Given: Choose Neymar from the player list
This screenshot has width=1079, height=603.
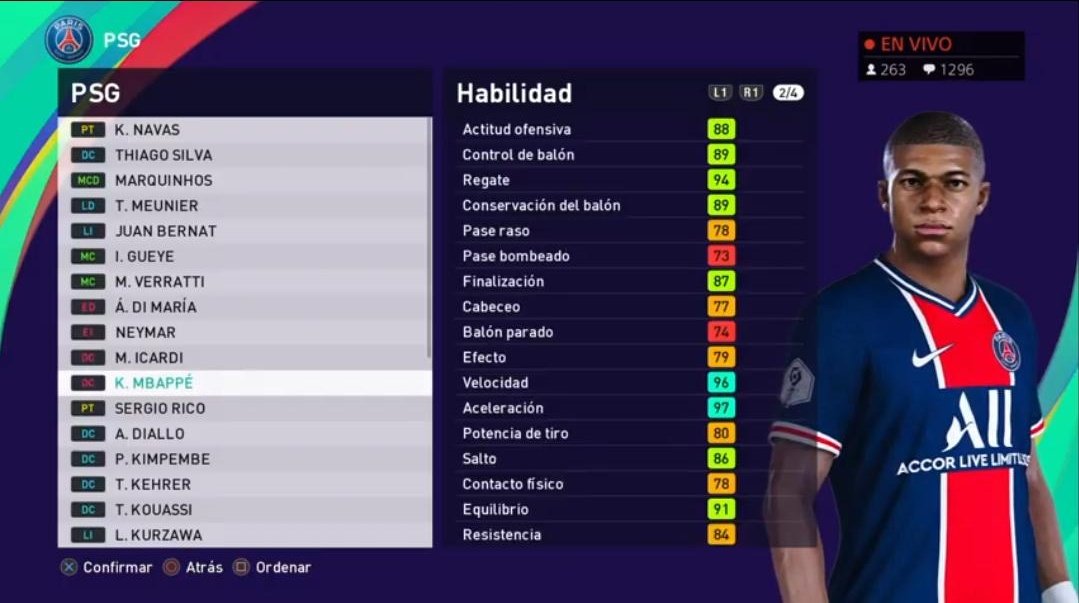Looking at the screenshot, I should [245, 332].
